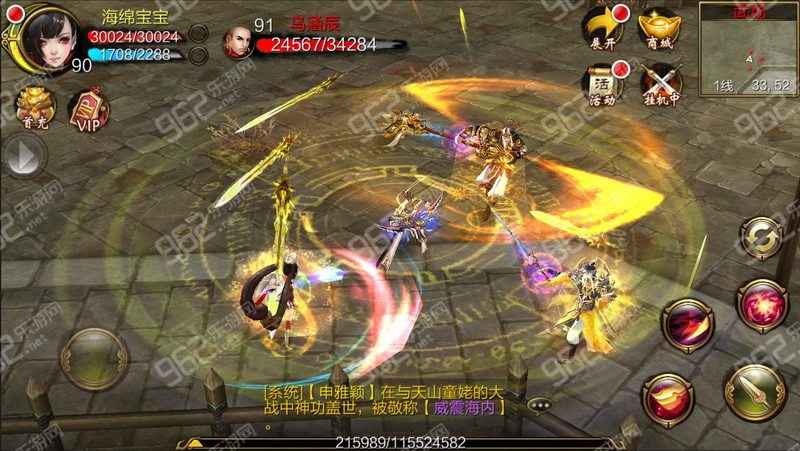Open the 首充 first recharge reward

point(34,108)
